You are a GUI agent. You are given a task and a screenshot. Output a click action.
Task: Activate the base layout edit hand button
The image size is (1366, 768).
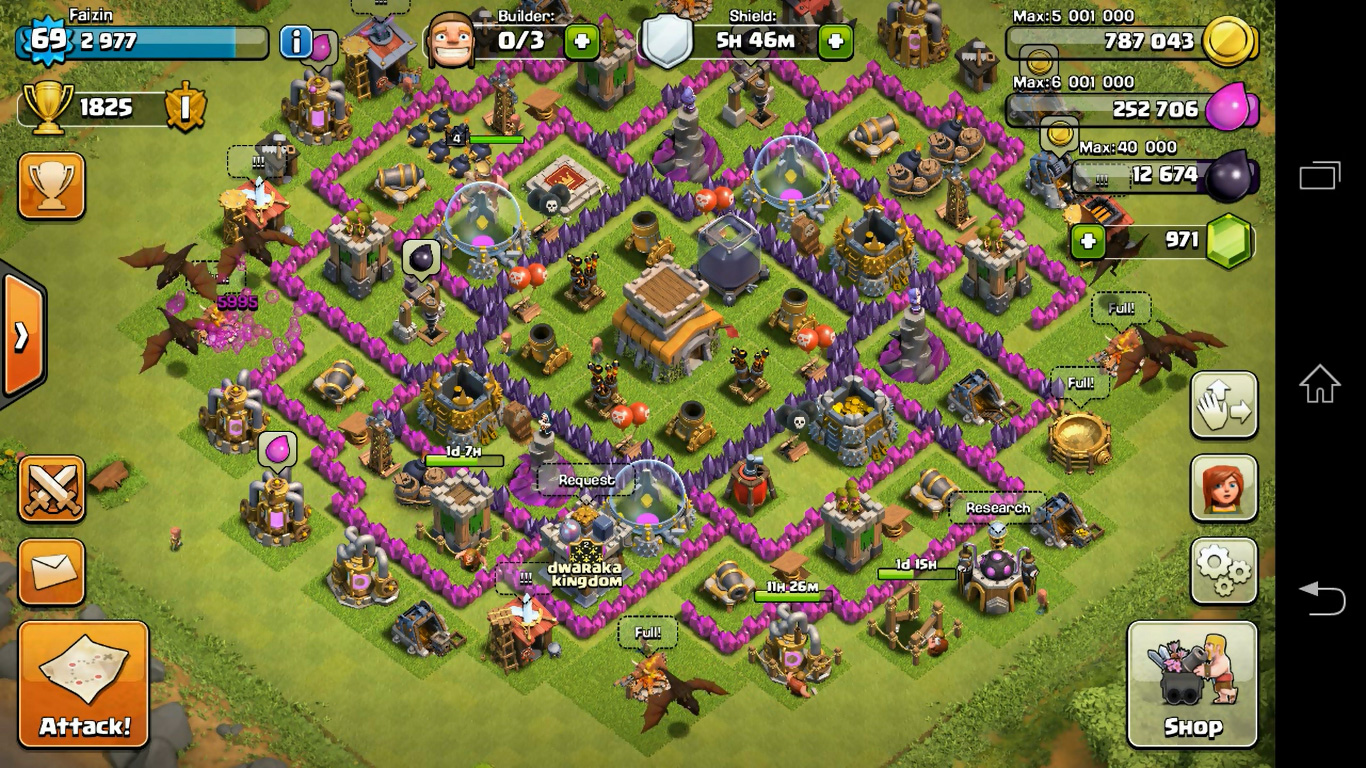pos(1223,405)
